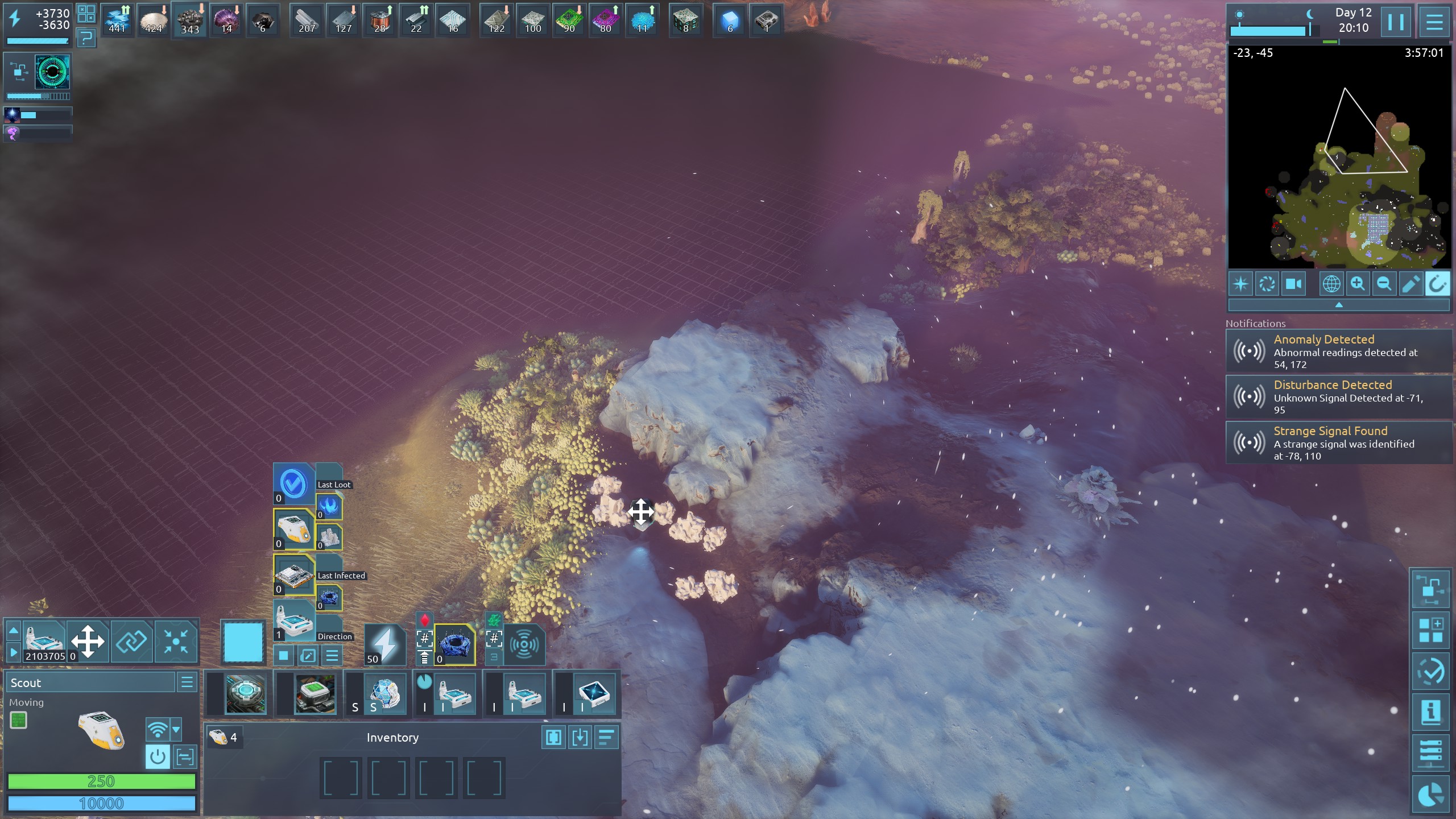Activate the move command arrows button
The width and height of the screenshot is (1456, 819).
[x=88, y=642]
